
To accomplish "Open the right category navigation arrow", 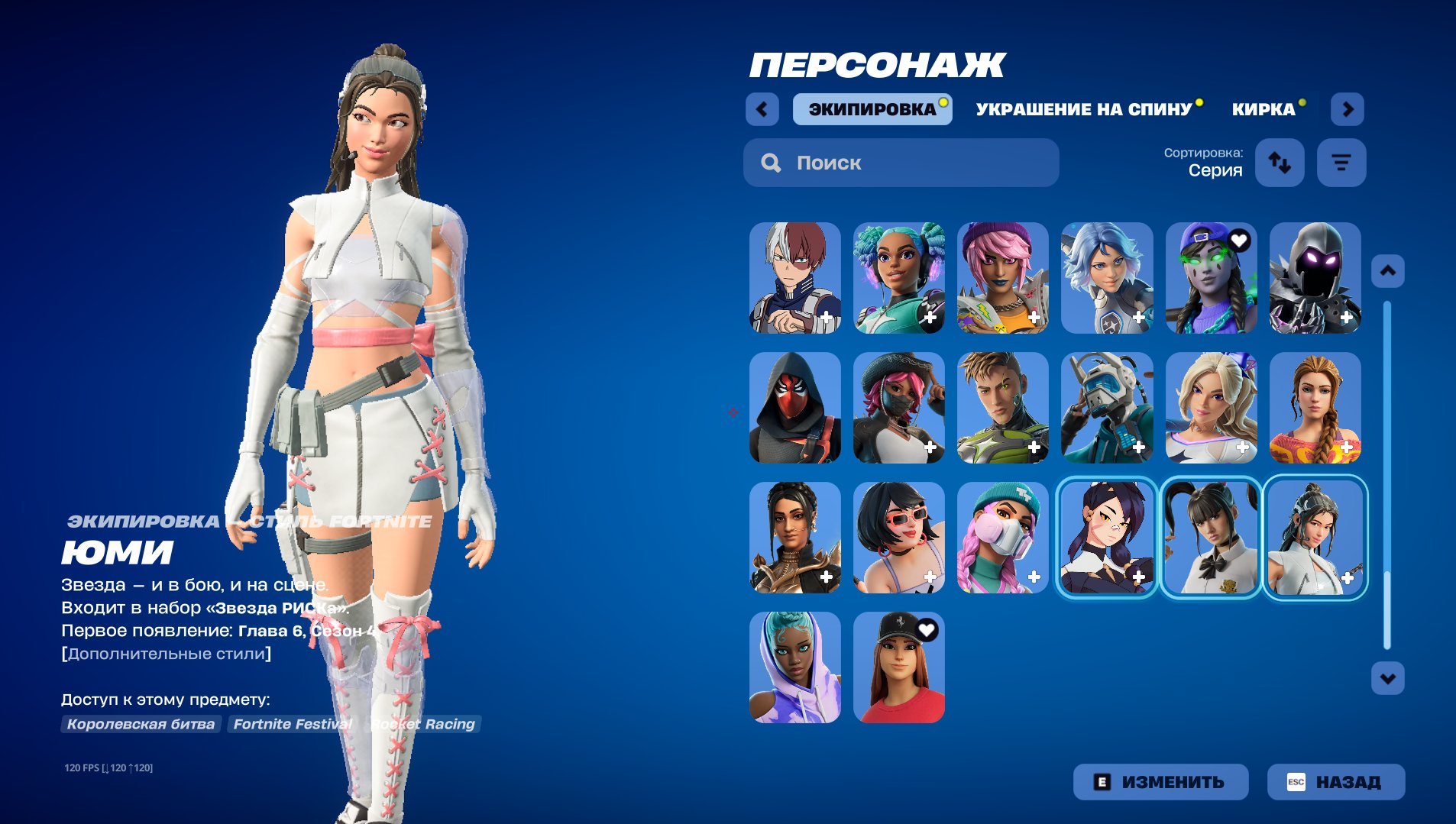I will coord(1348,109).
